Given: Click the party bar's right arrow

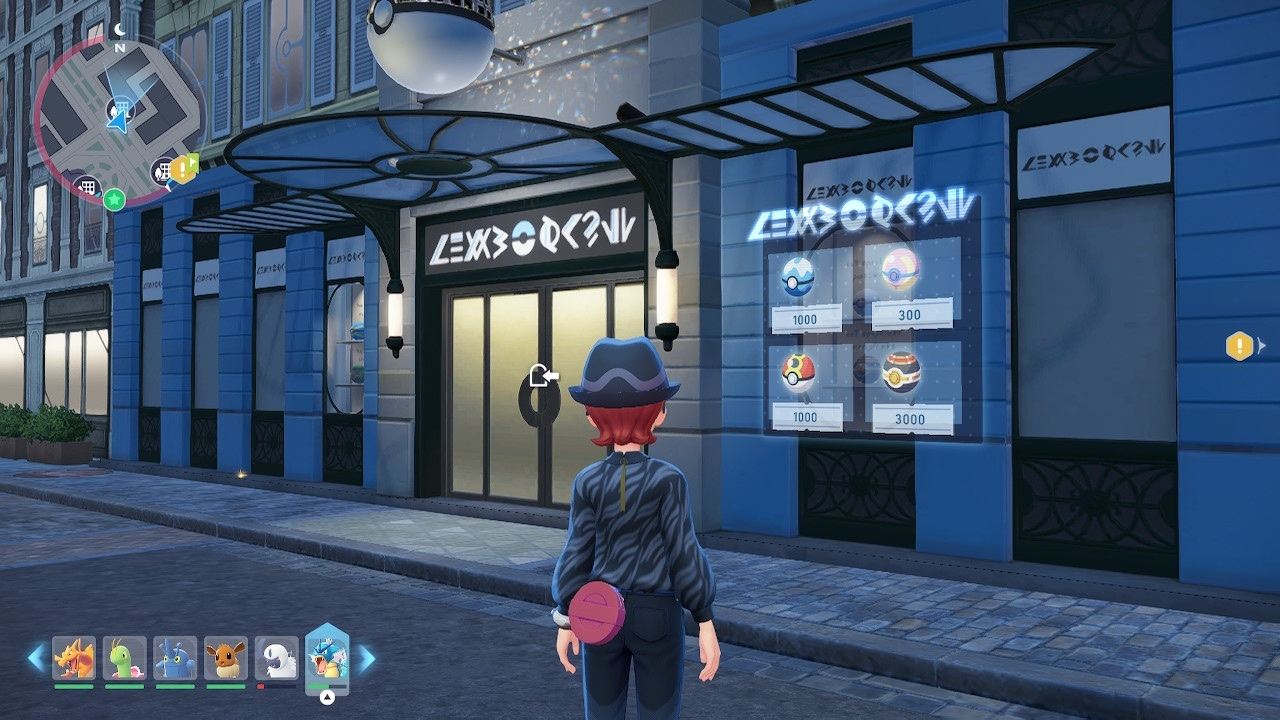Looking at the screenshot, I should point(367,657).
